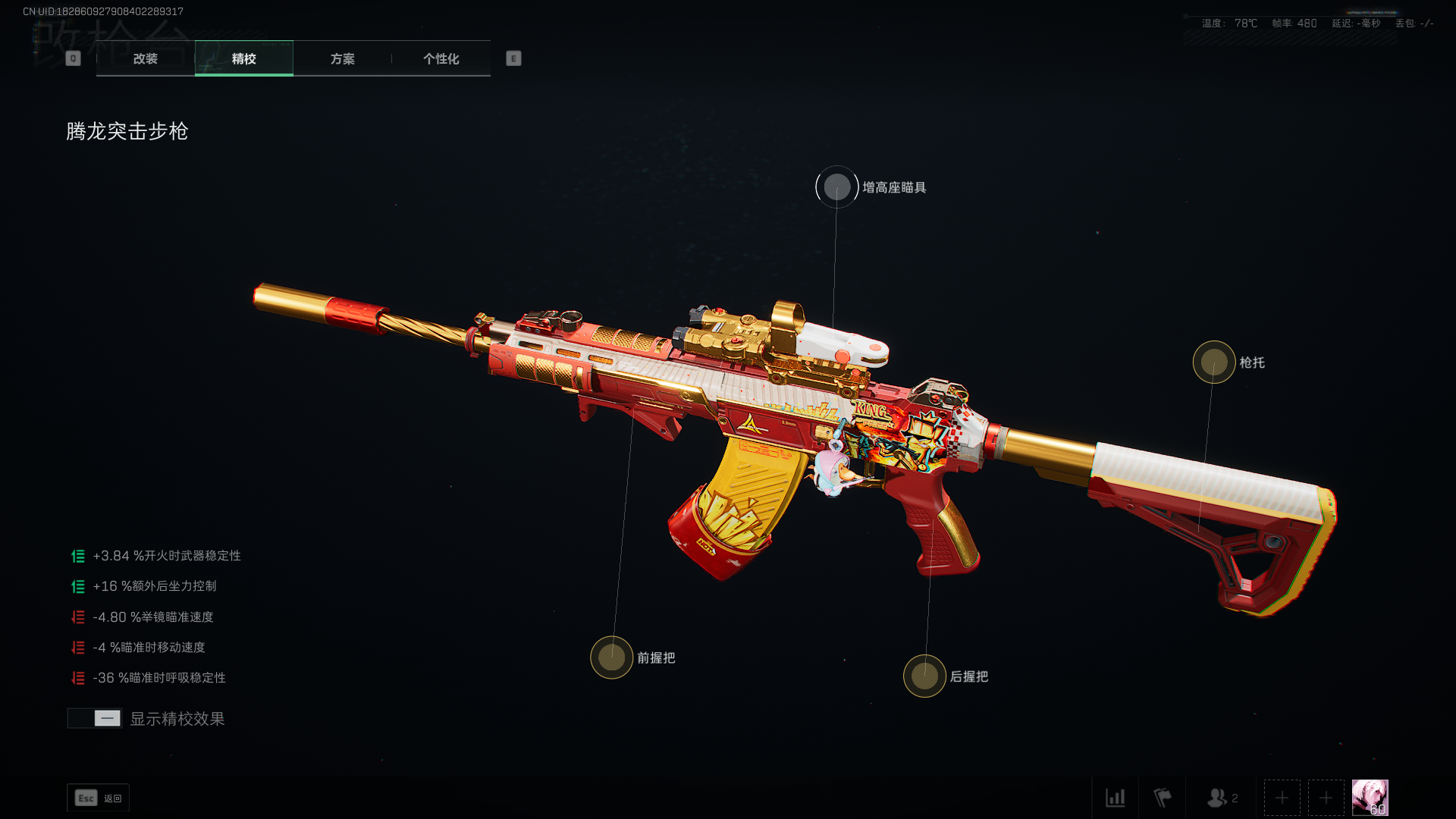Choose the 枪托 tuning node
The image size is (1456, 819).
click(1214, 362)
